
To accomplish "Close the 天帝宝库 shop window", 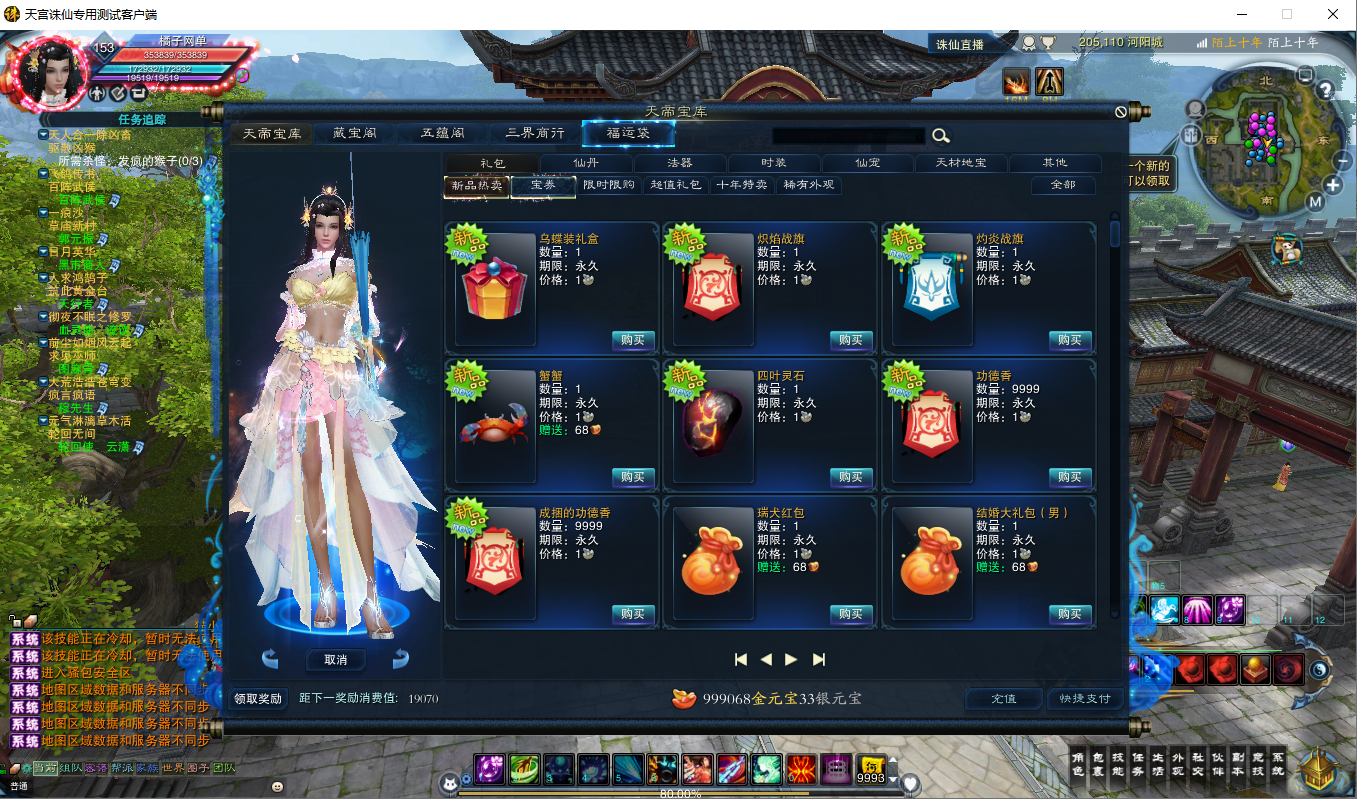I will pos(1121,112).
